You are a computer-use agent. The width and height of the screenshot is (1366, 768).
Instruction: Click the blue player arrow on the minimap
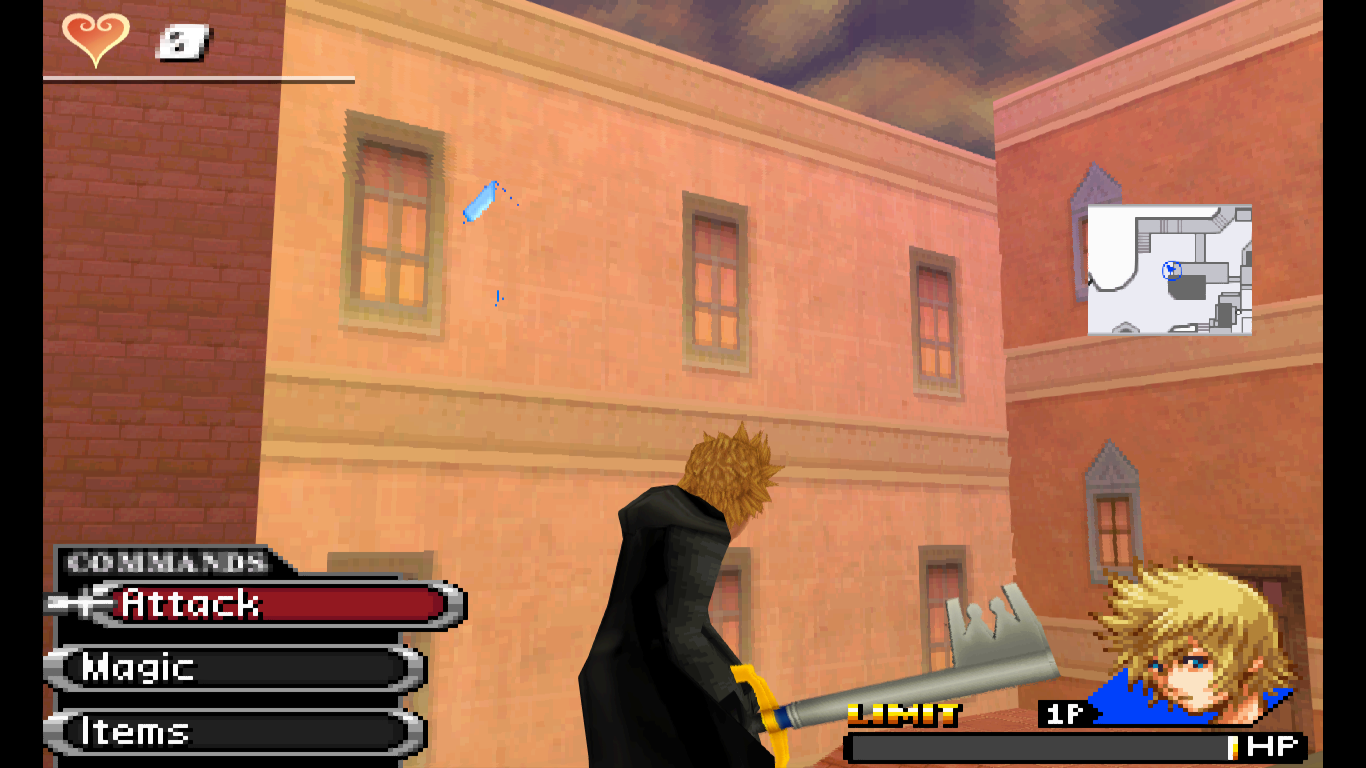point(1170,271)
